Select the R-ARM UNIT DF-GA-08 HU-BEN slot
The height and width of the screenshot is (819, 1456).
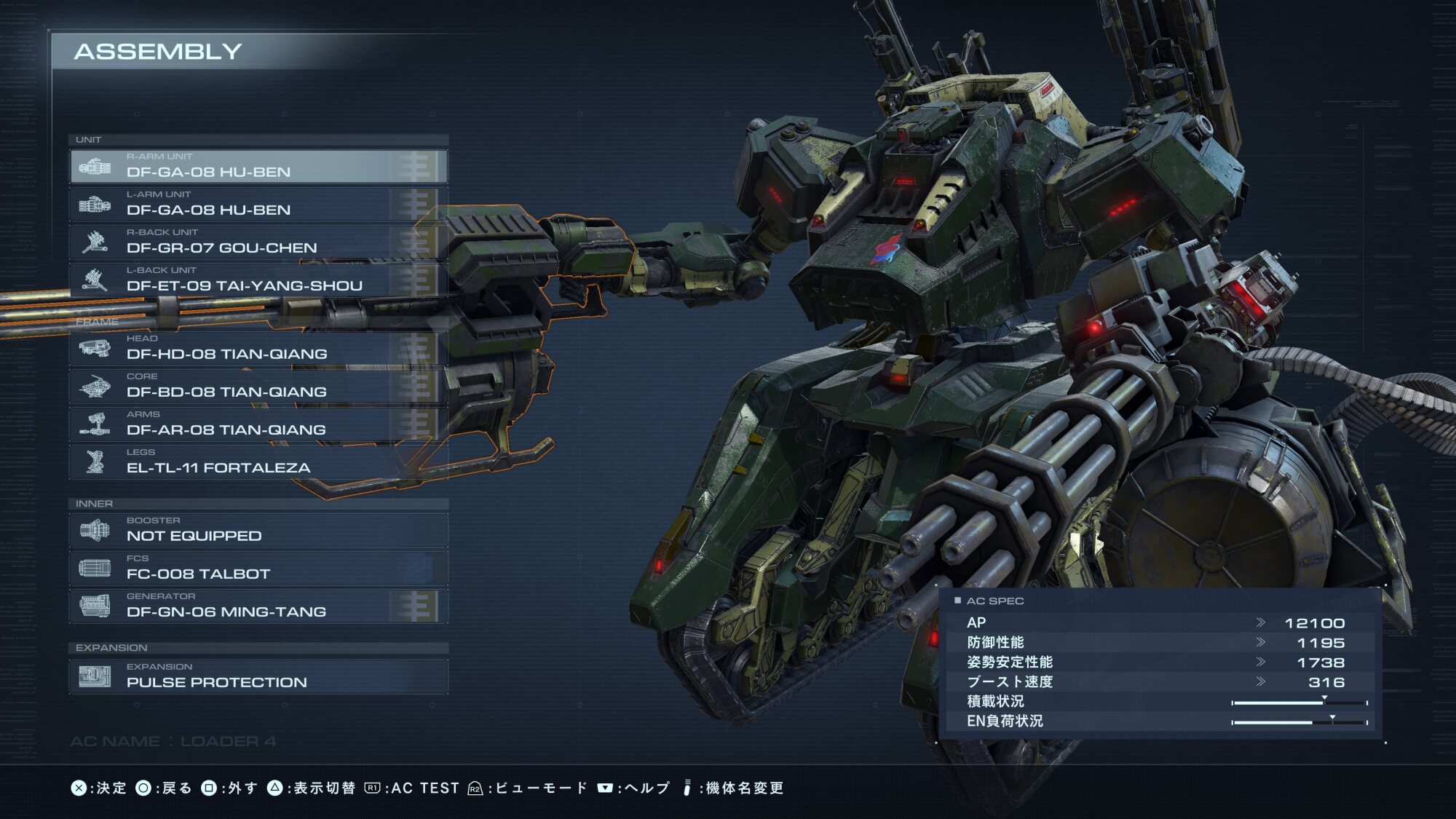[258, 167]
